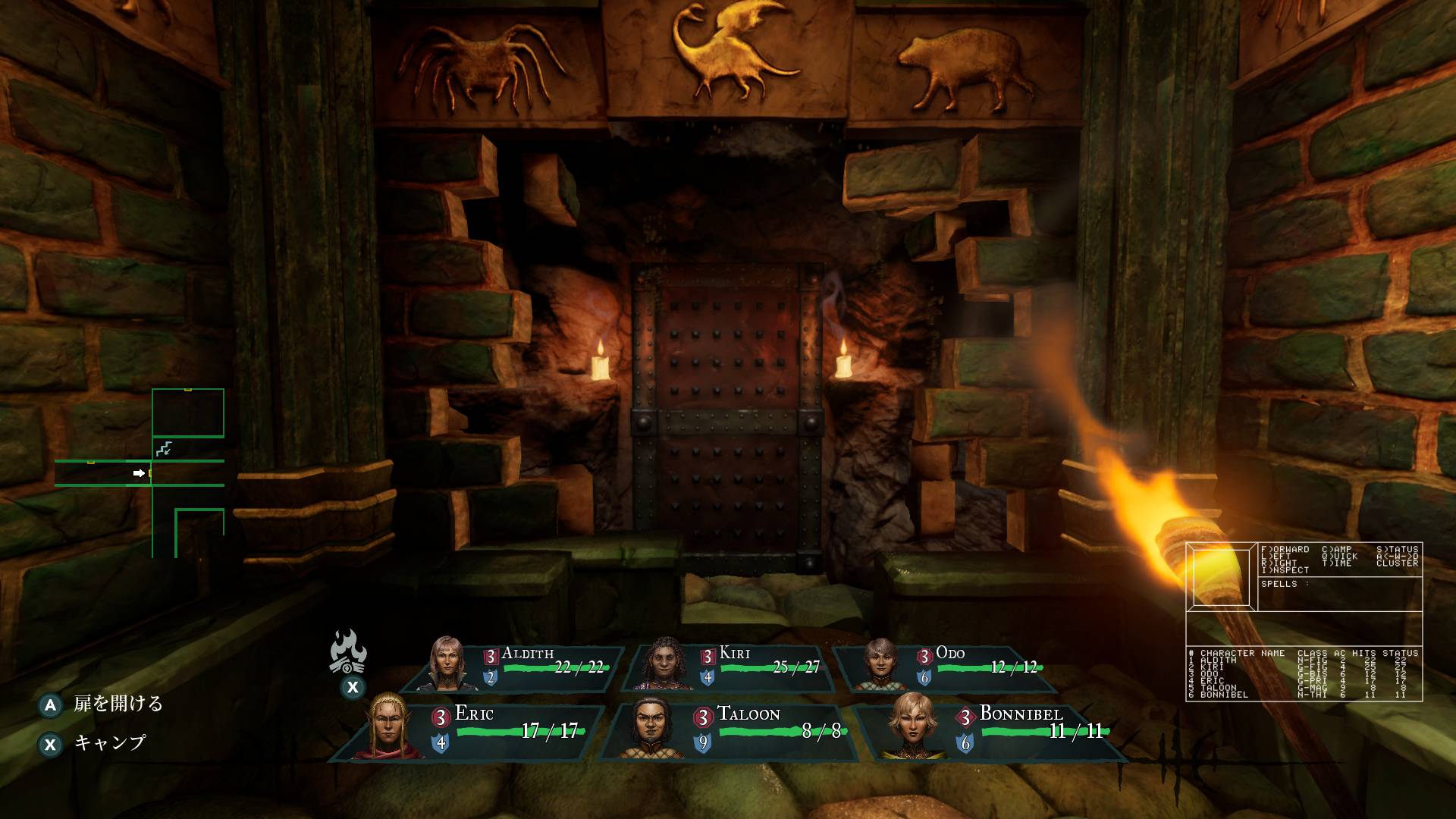Click the white arrow marker on the minimap
Image resolution: width=1456 pixels, height=819 pixels.
pos(140,472)
